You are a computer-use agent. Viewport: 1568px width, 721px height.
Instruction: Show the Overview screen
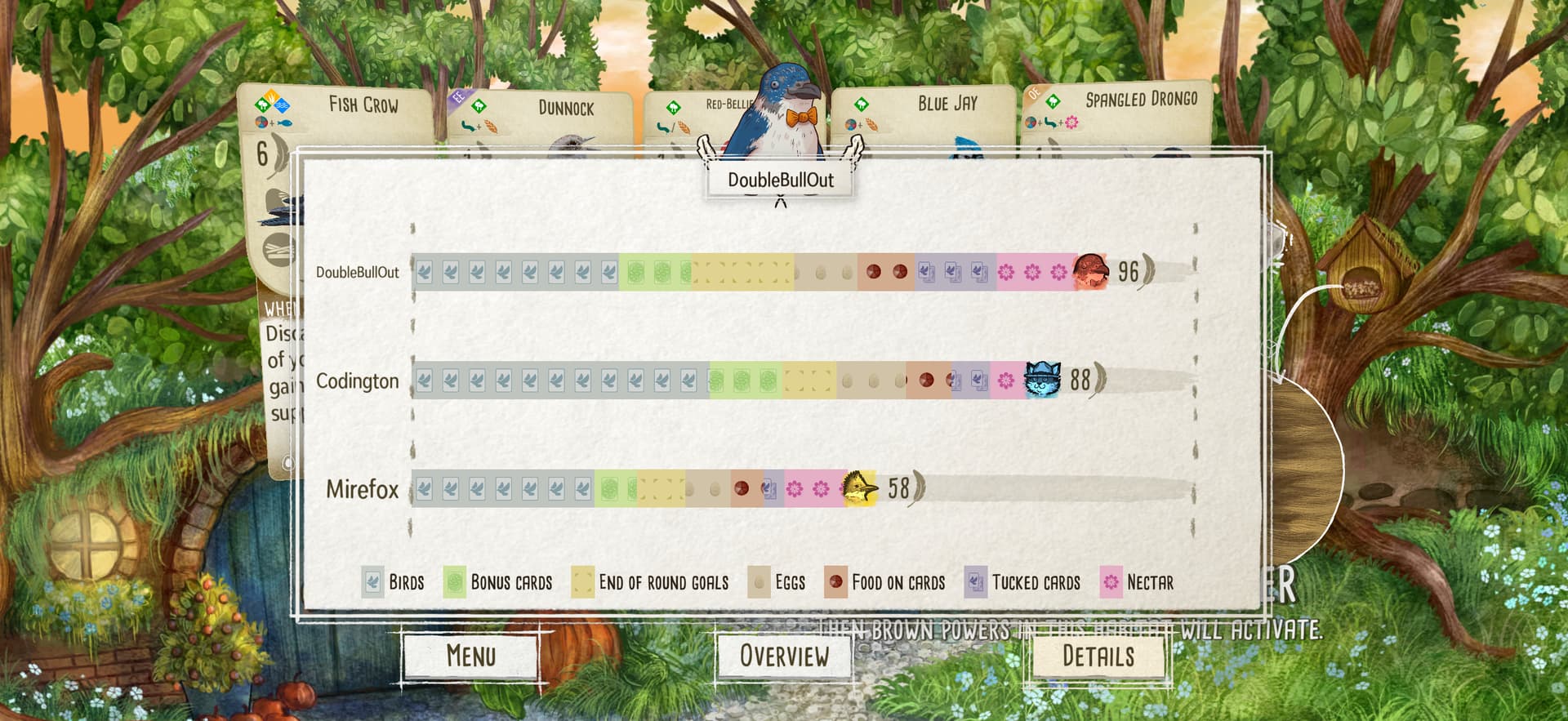click(783, 656)
